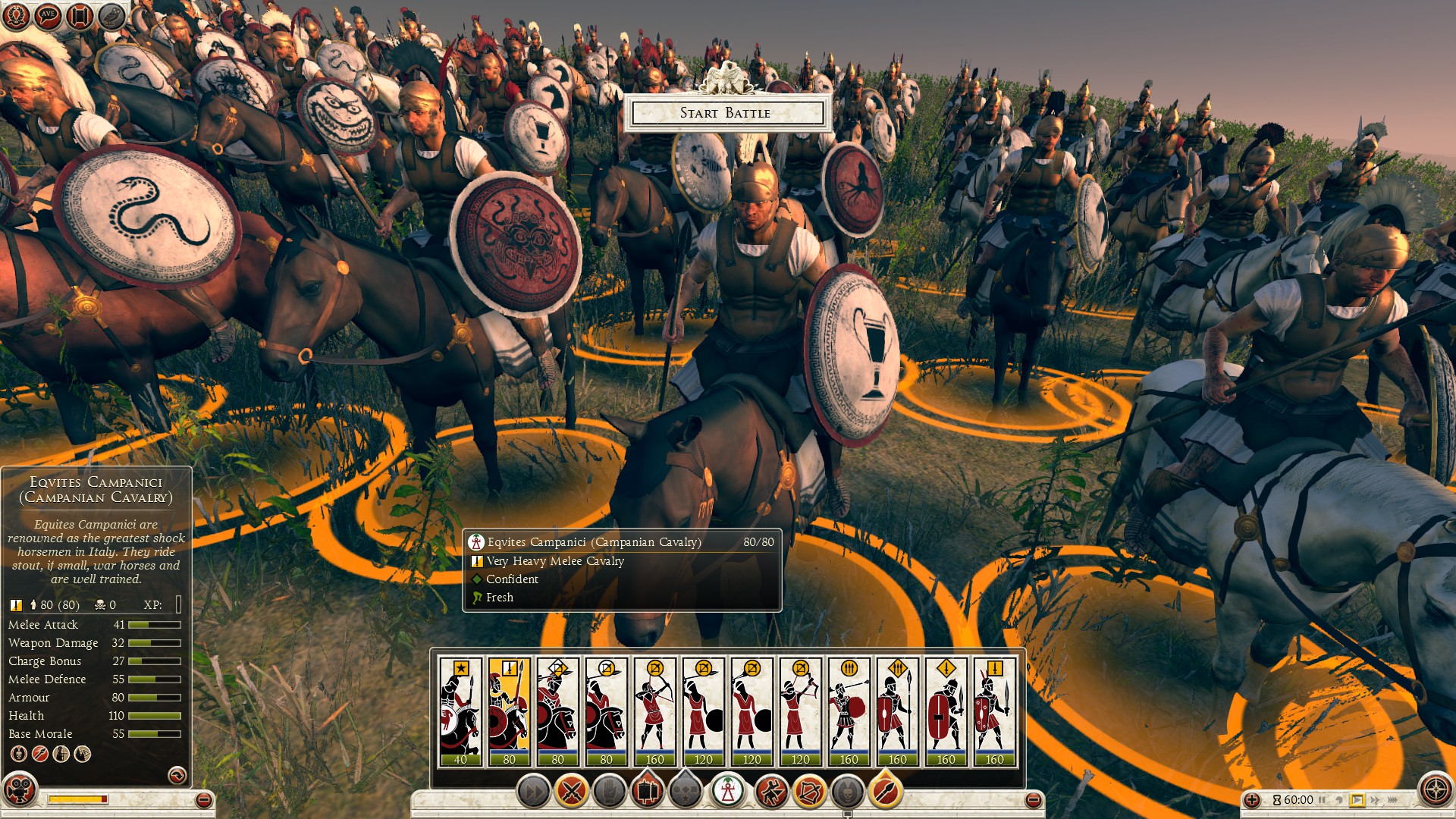Open the film camera button

pos(20,790)
